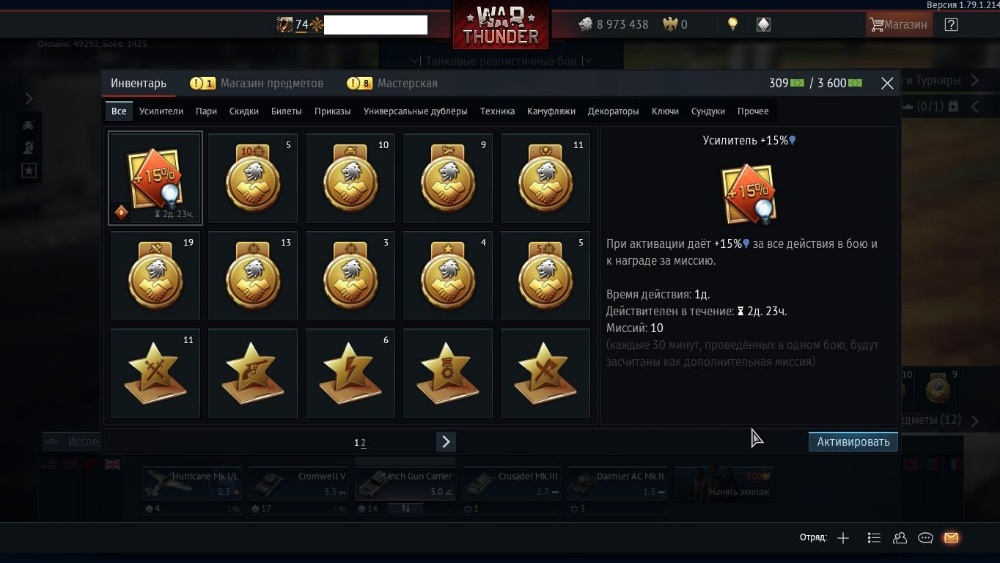Show the Скидки category
The image size is (1000, 563).
pyautogui.click(x=244, y=111)
